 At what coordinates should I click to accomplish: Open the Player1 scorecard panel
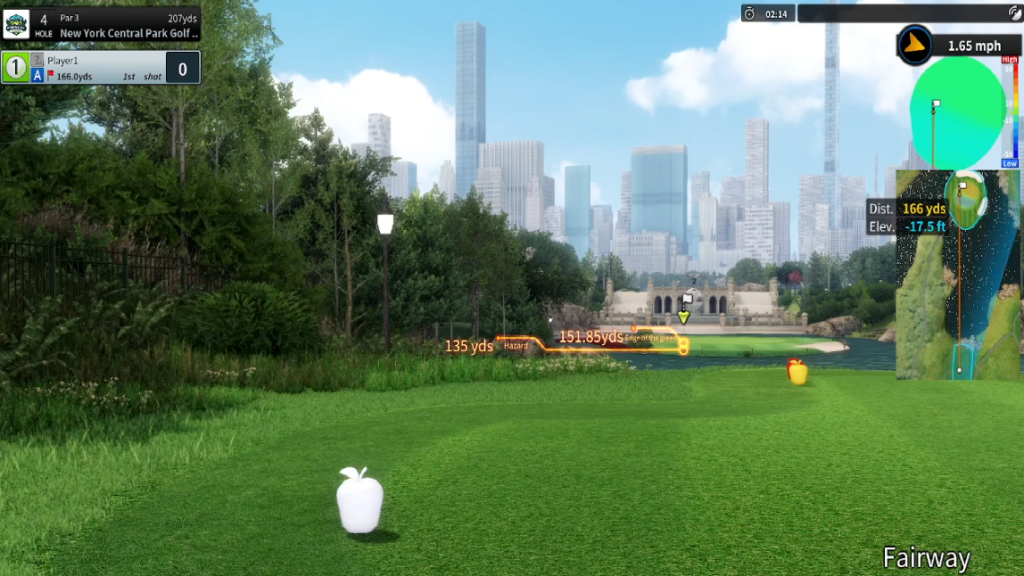[100, 68]
